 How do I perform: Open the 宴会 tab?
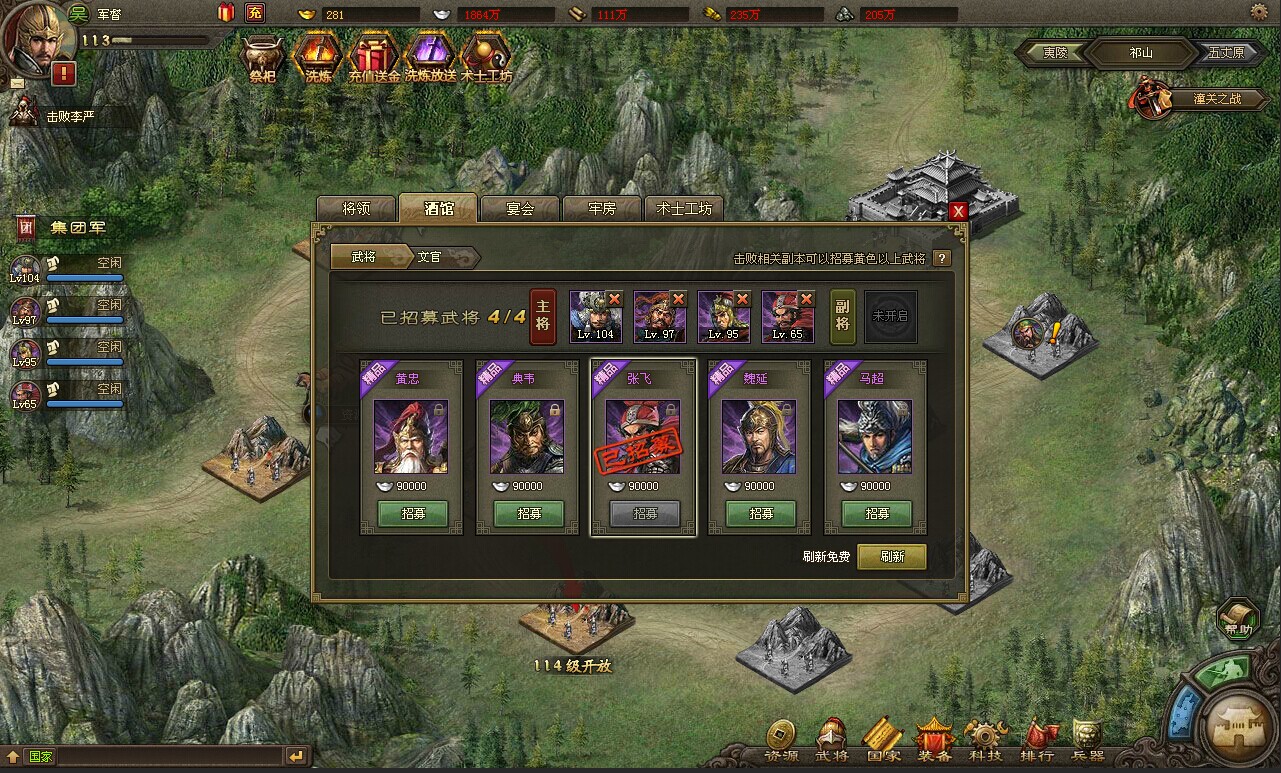(x=520, y=208)
